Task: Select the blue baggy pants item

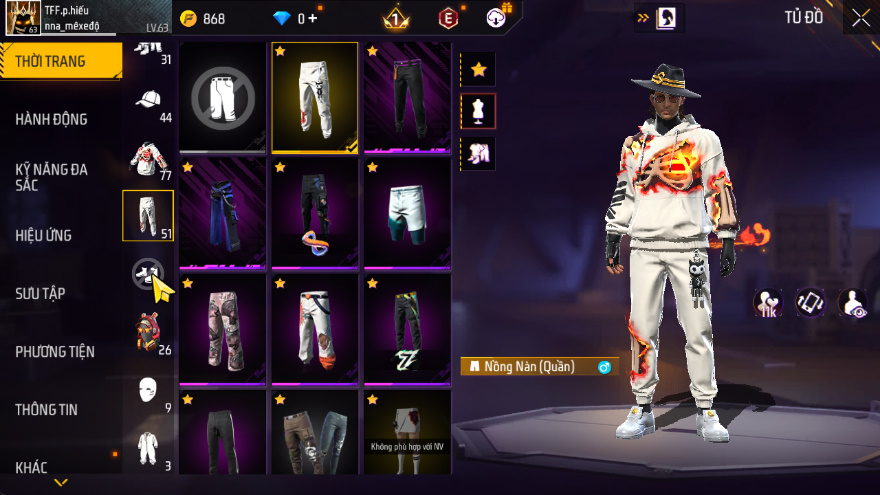Action: click(x=223, y=212)
